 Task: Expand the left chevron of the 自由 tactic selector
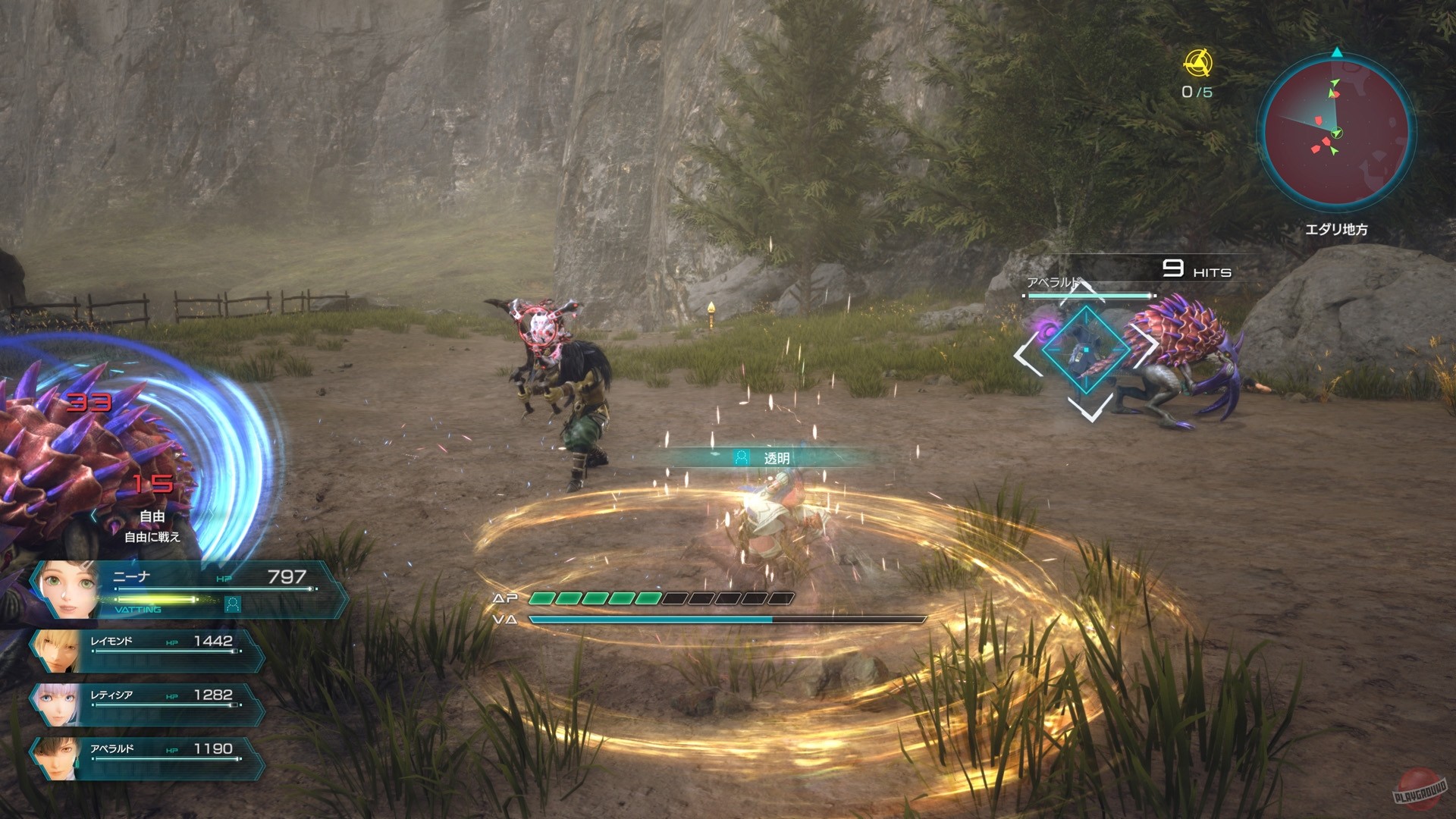click(x=93, y=515)
